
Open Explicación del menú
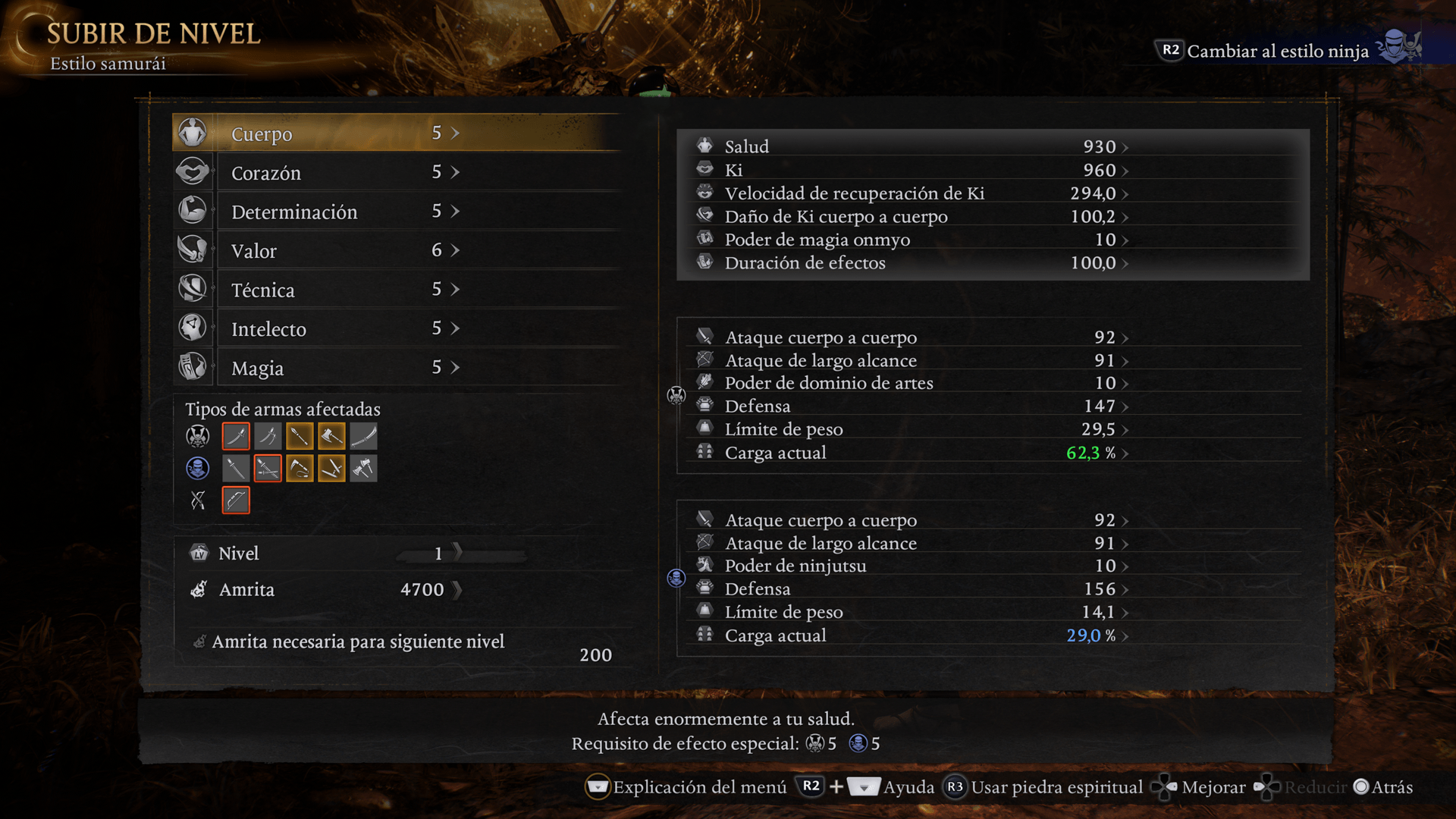pyautogui.click(x=686, y=787)
